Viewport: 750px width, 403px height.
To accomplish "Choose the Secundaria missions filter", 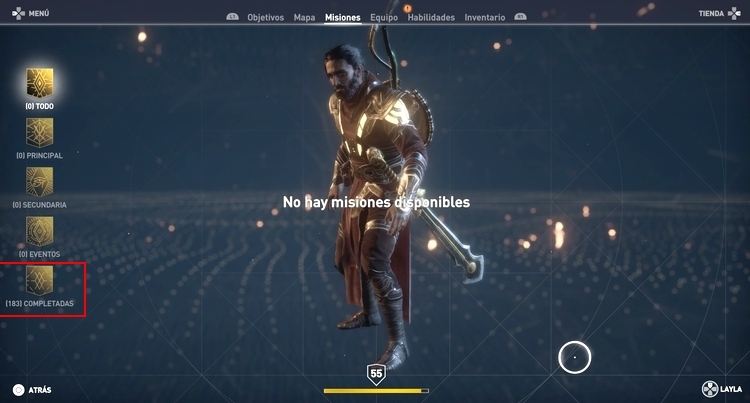I will tap(40, 181).
